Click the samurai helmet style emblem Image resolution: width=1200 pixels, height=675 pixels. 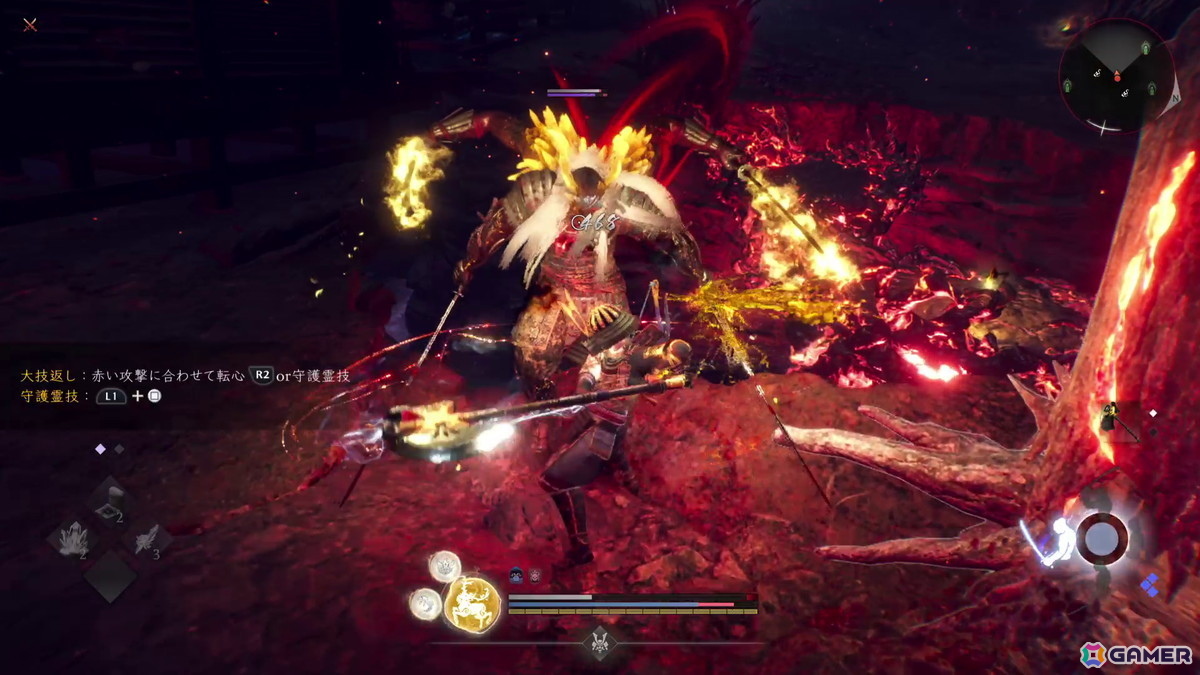600,640
